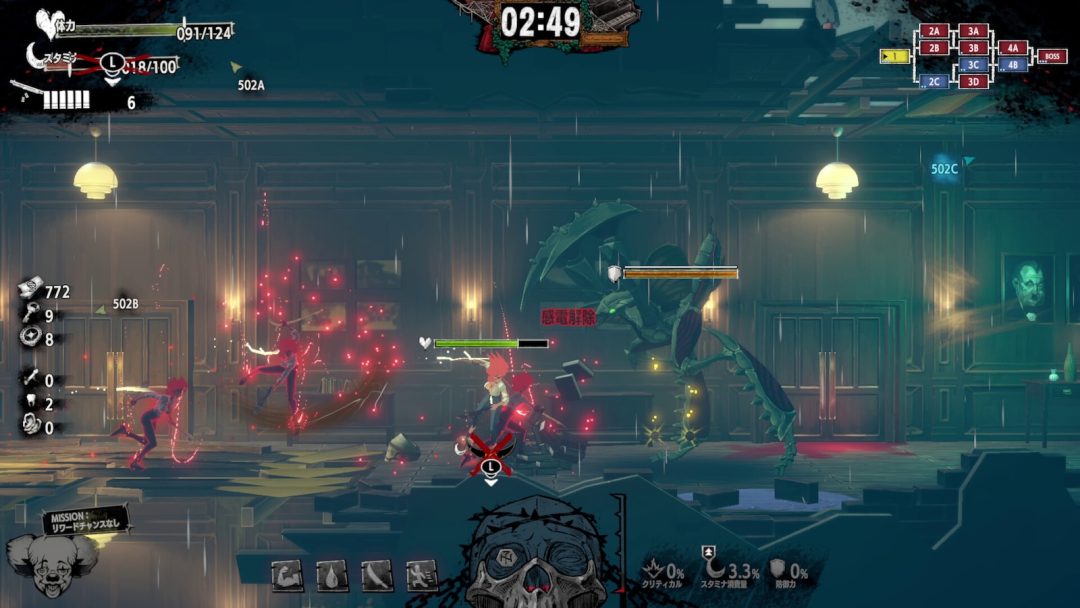
Task: Open the MISSION reward banner
Action: tap(85, 520)
